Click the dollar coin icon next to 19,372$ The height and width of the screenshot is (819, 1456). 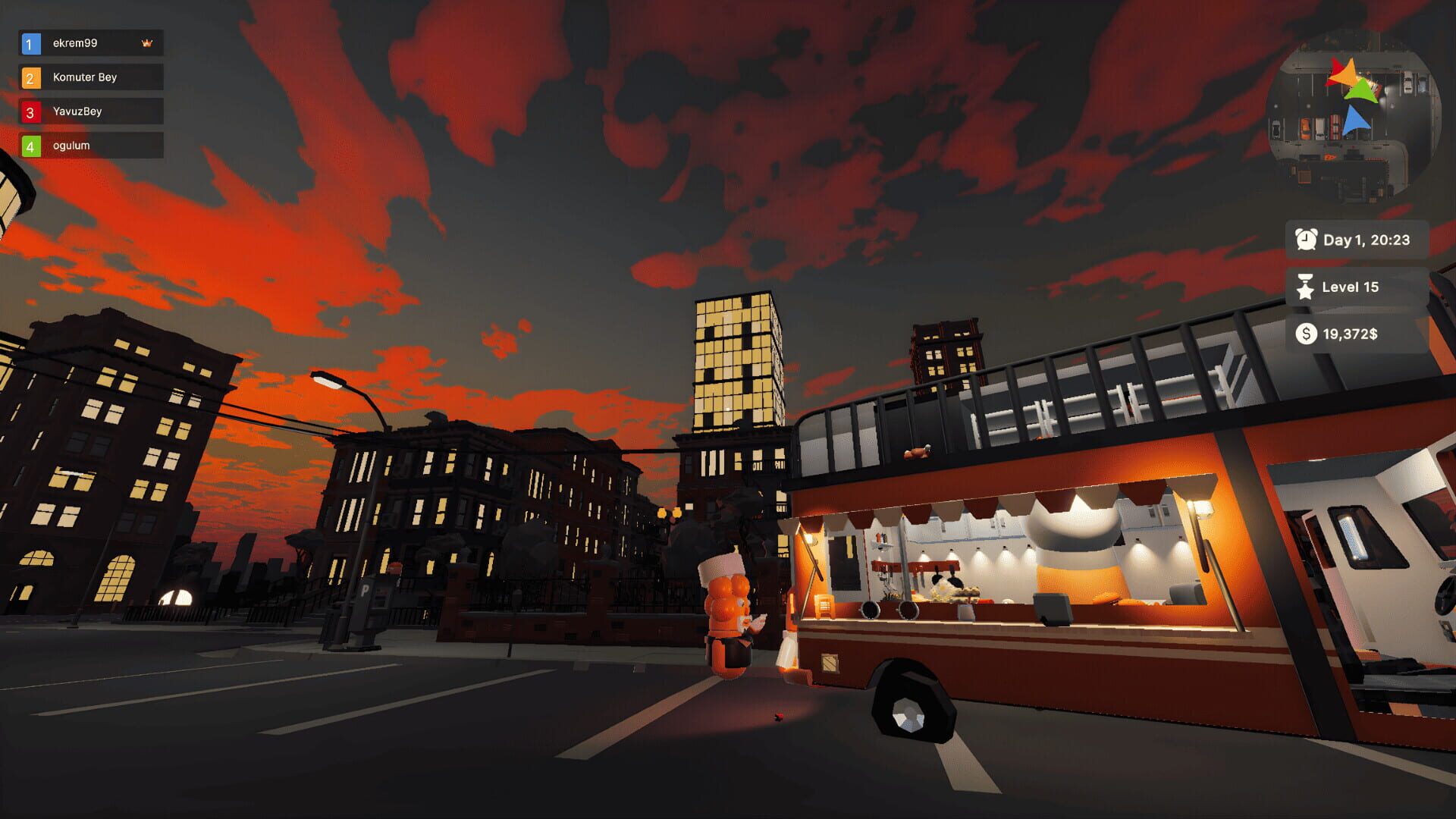click(x=1306, y=334)
